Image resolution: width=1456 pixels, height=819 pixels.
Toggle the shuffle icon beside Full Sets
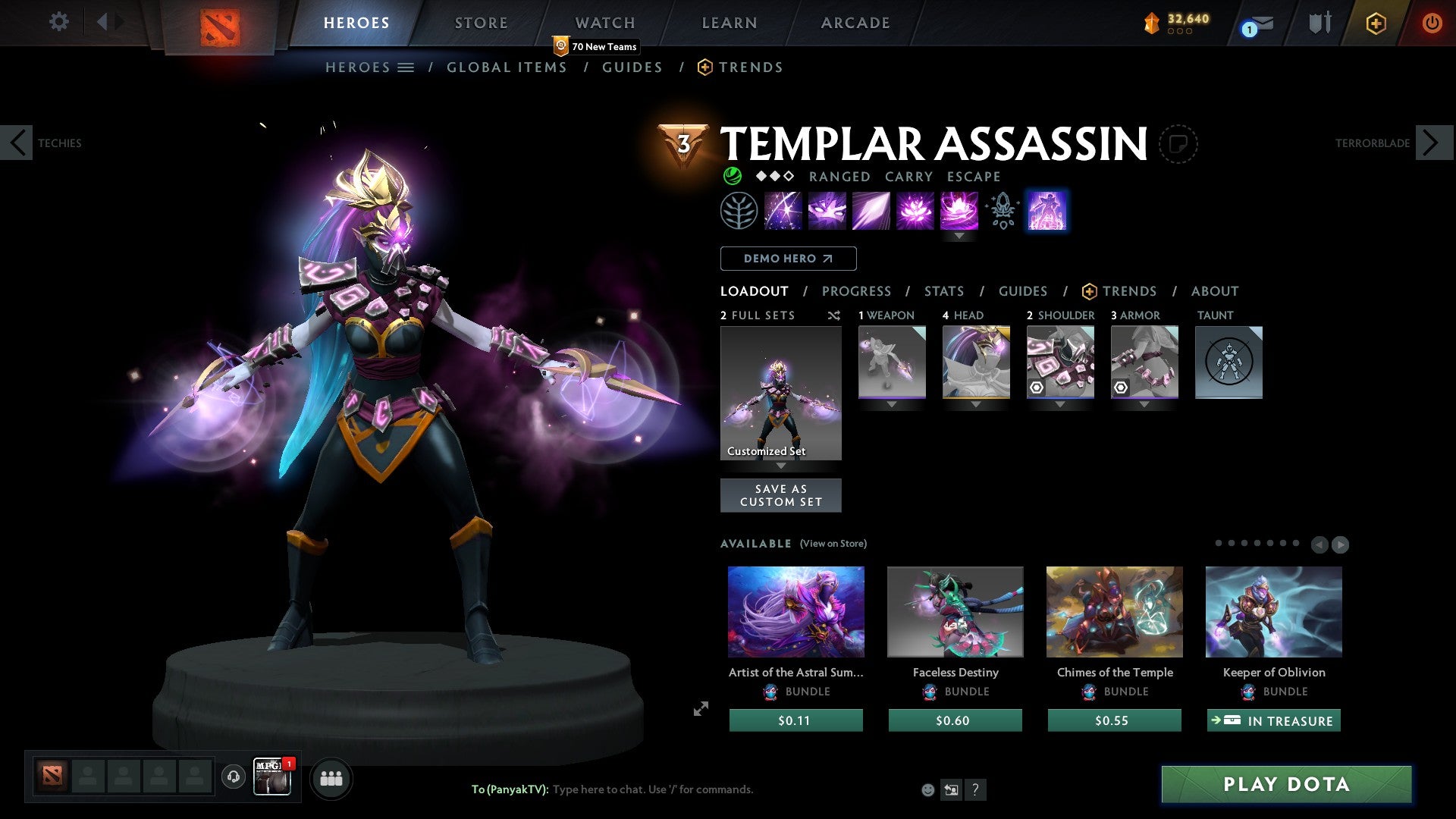[834, 315]
